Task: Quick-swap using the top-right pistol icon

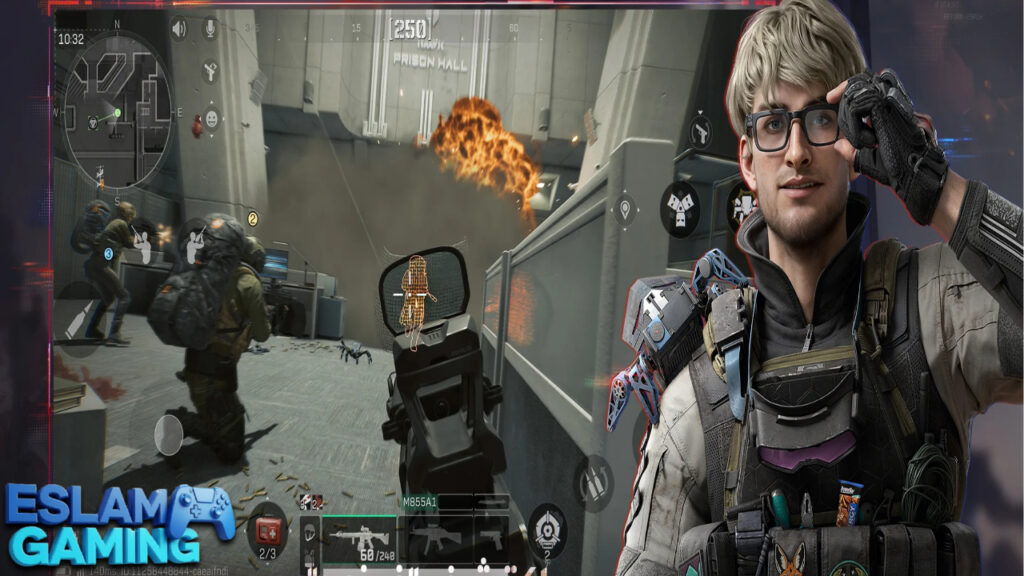Action: [x=700, y=131]
